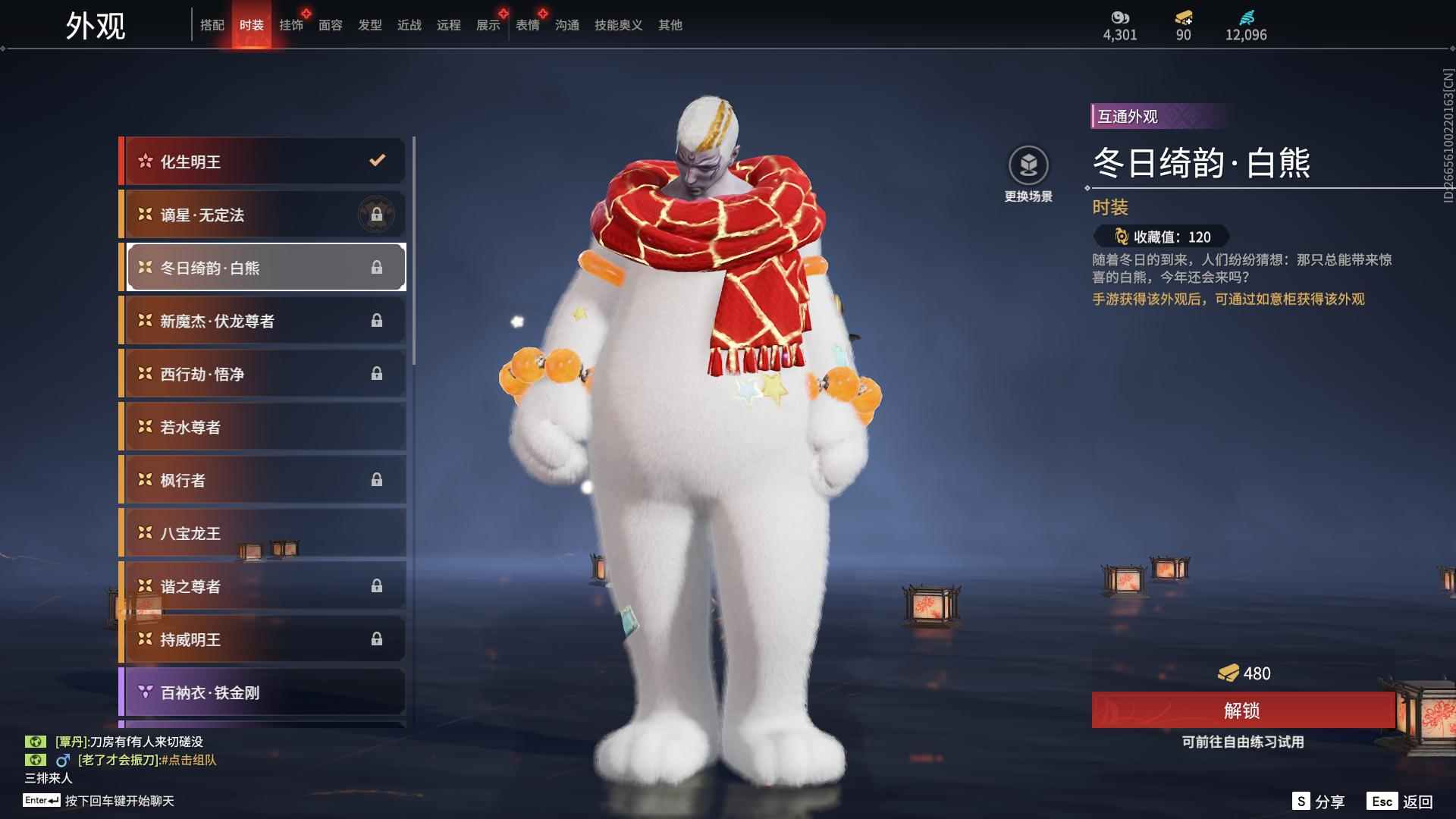Select 新魔杰·伏龙尊者 from the outfit list
The width and height of the screenshot is (1456, 819).
click(262, 320)
